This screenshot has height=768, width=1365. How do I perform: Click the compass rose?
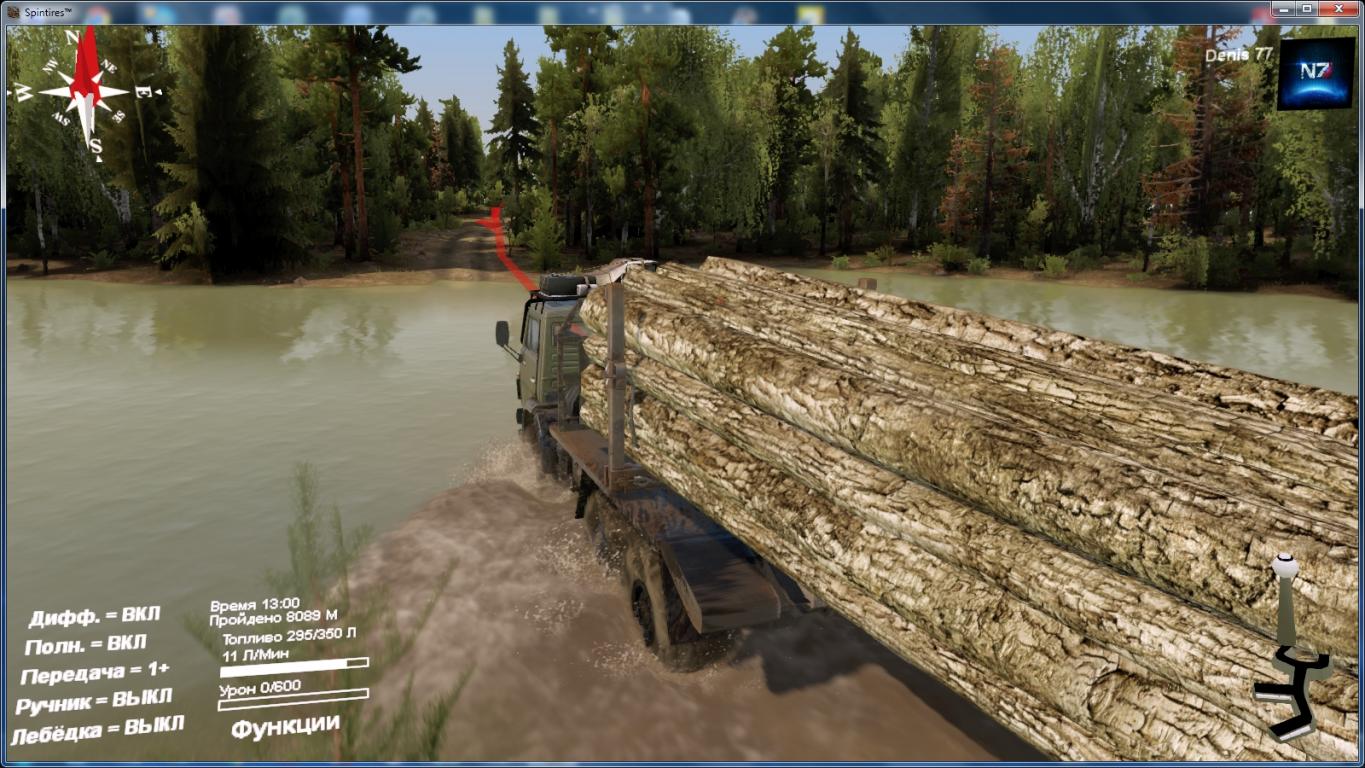pos(85,93)
